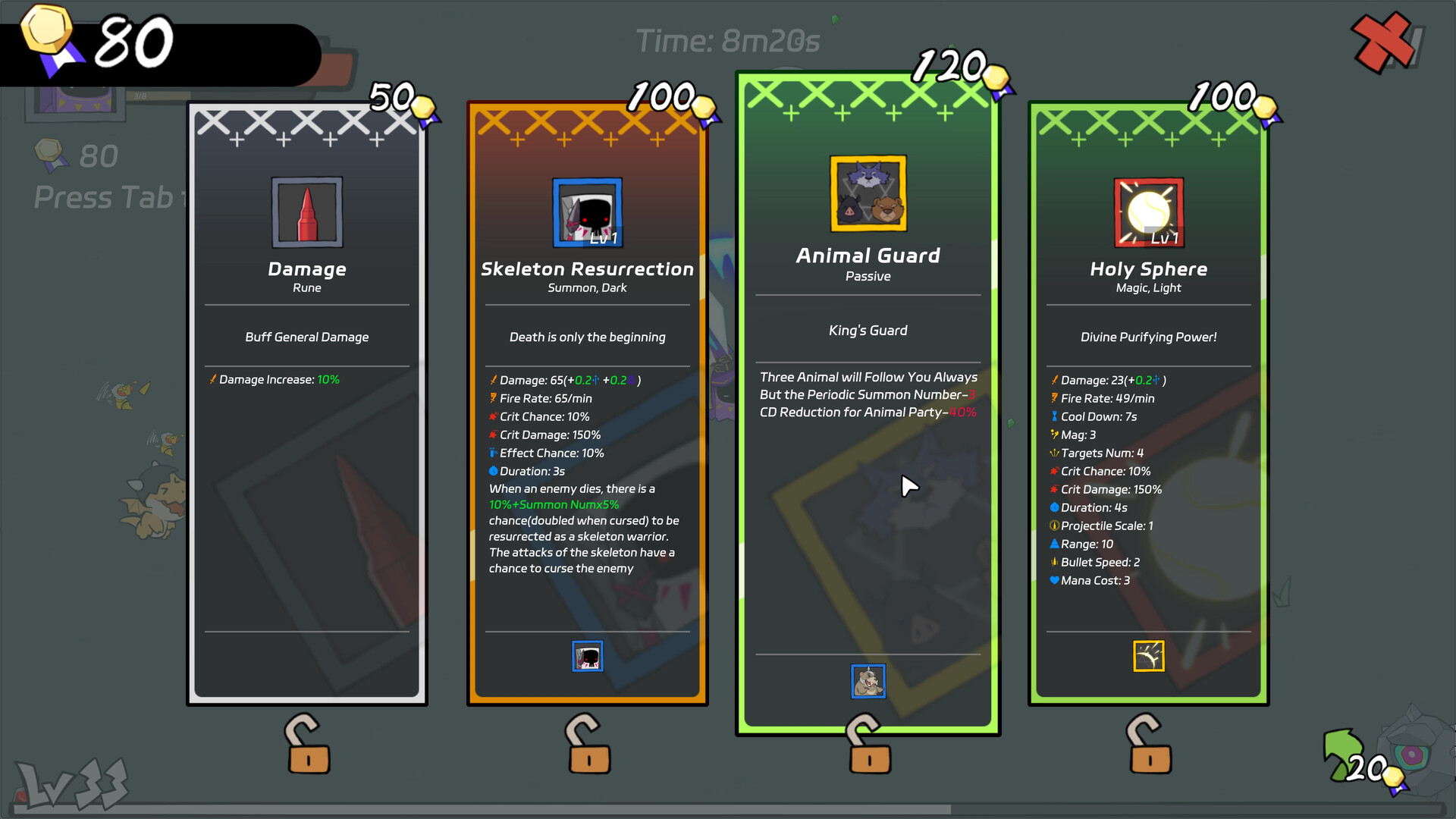1456x819 pixels.
Task: Select the Damage rune card icon
Action: tap(306, 212)
